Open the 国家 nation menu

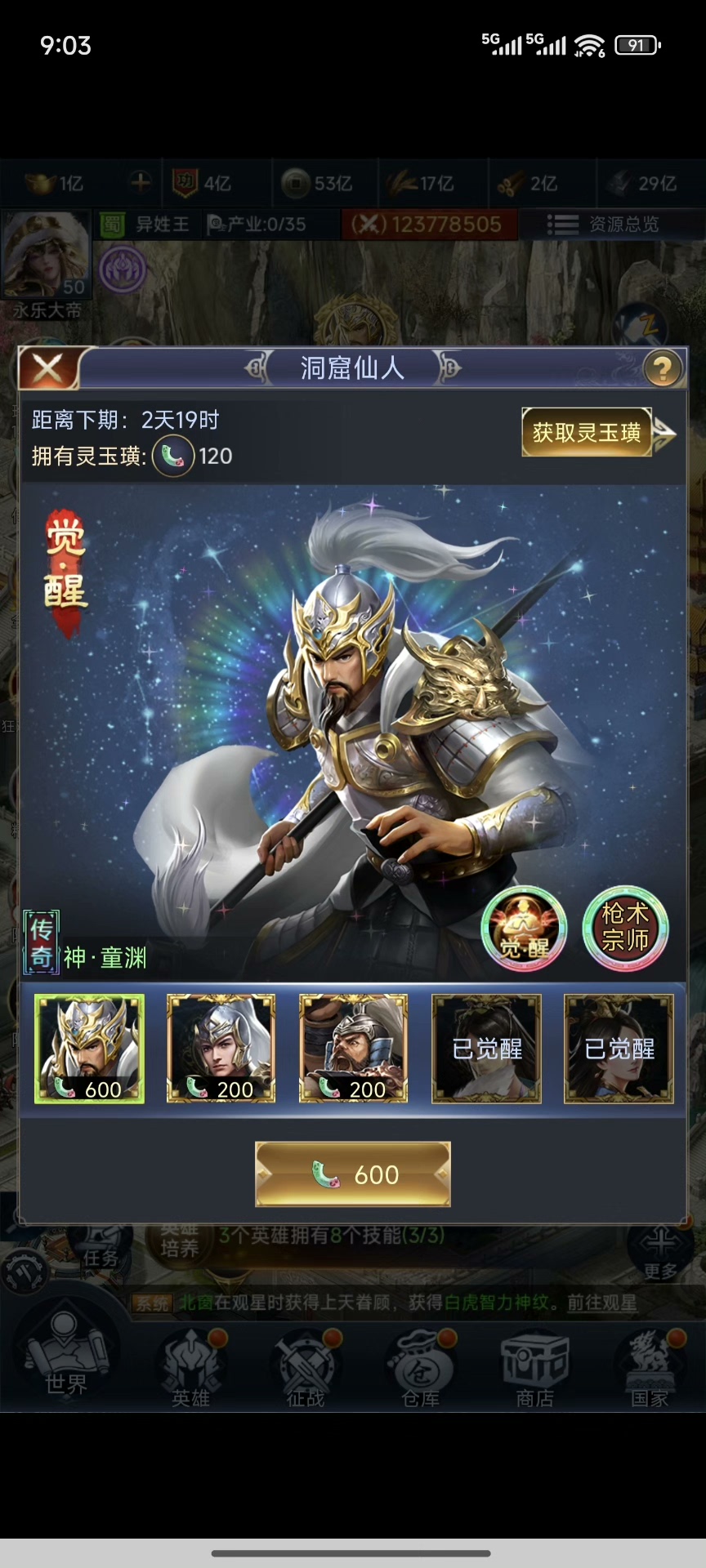point(650,1370)
